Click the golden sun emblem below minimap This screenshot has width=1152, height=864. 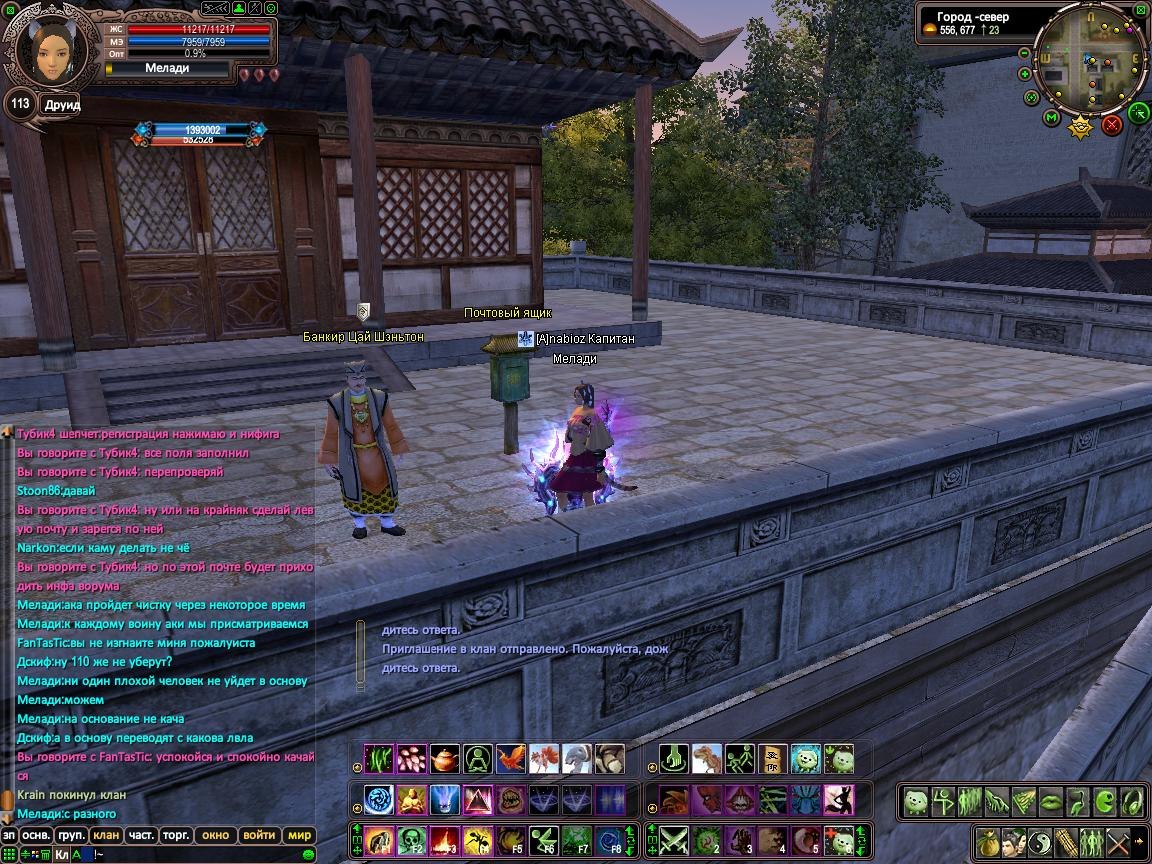point(1080,126)
